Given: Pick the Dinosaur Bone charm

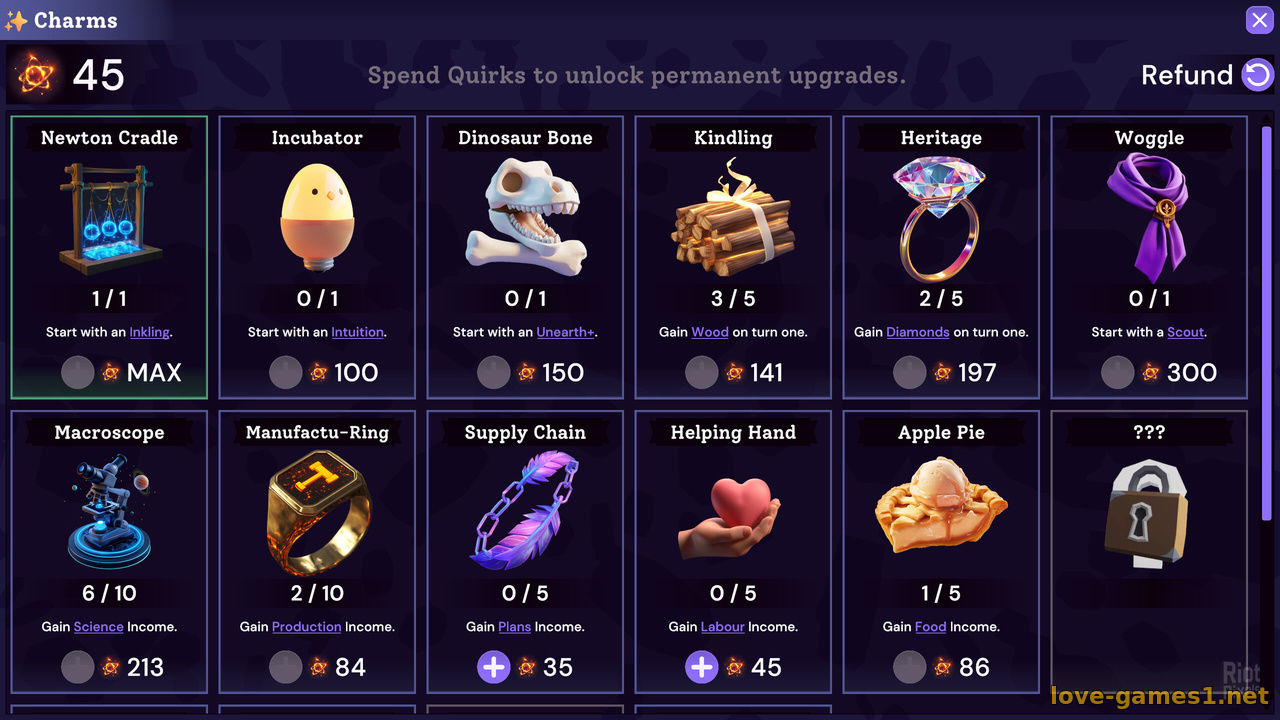Looking at the screenshot, I should 525,230.
